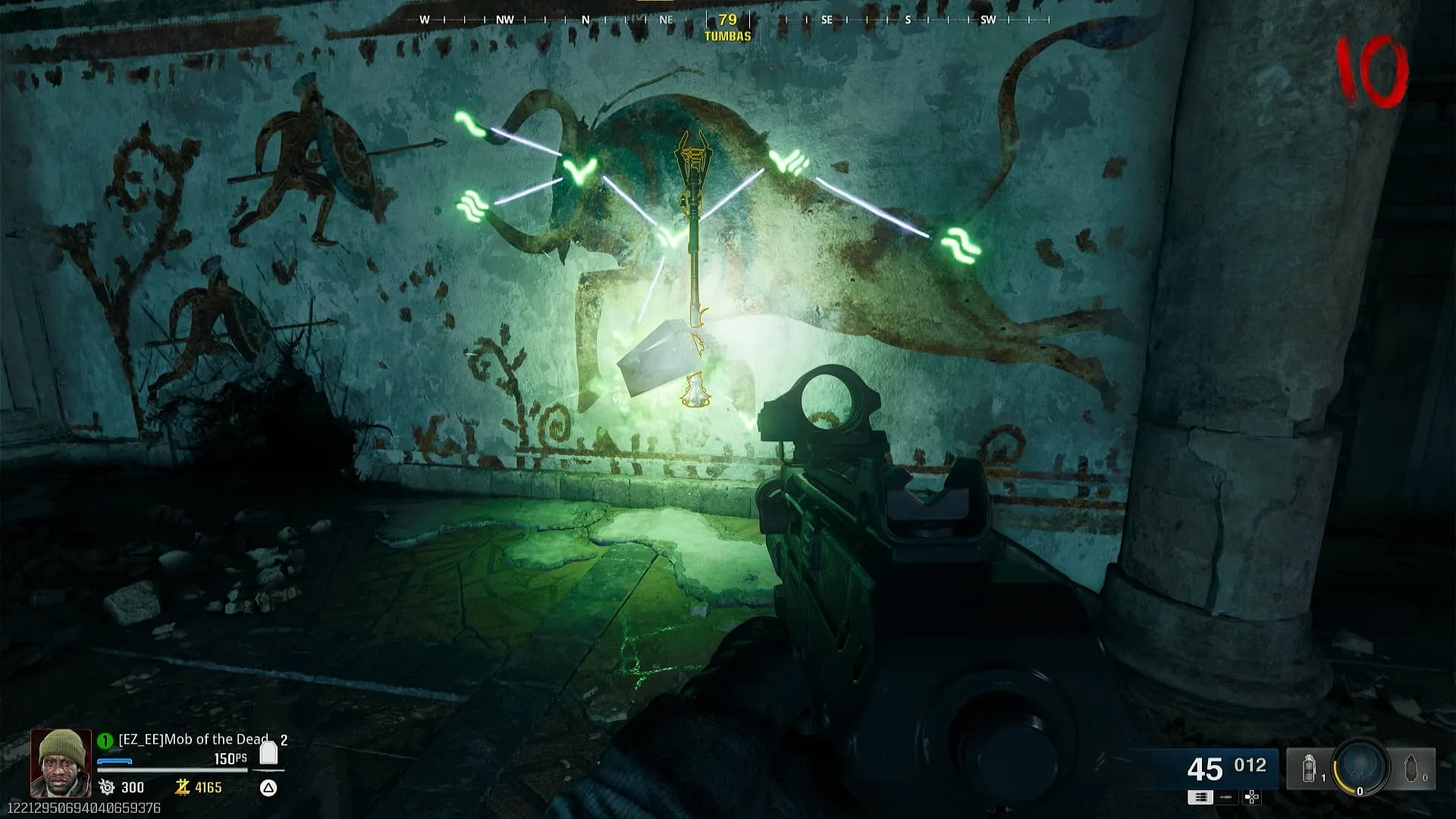Click the highlighted fire mode indicator

[x=1200, y=797]
